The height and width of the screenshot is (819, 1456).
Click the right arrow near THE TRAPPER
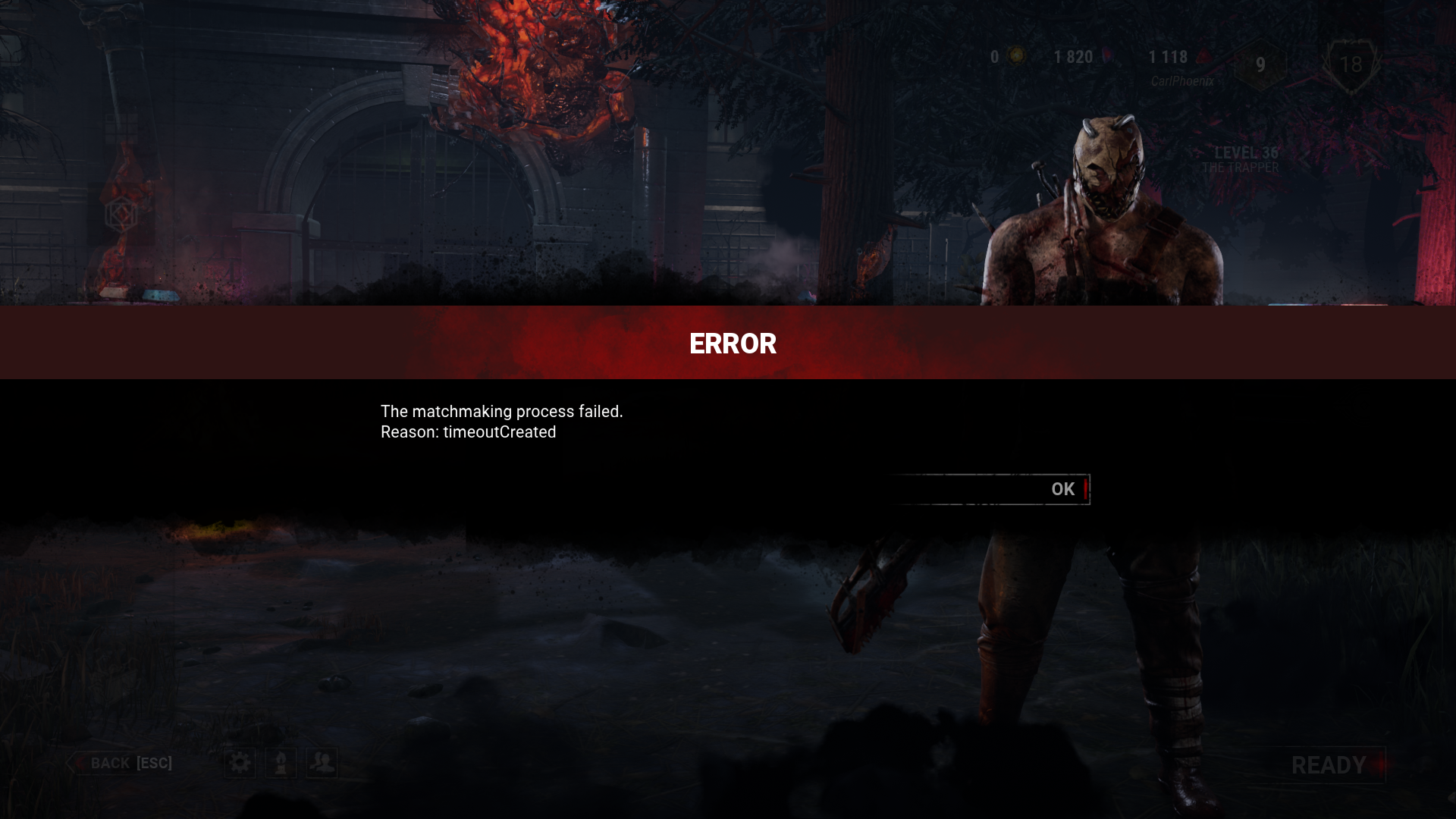(x=1371, y=158)
